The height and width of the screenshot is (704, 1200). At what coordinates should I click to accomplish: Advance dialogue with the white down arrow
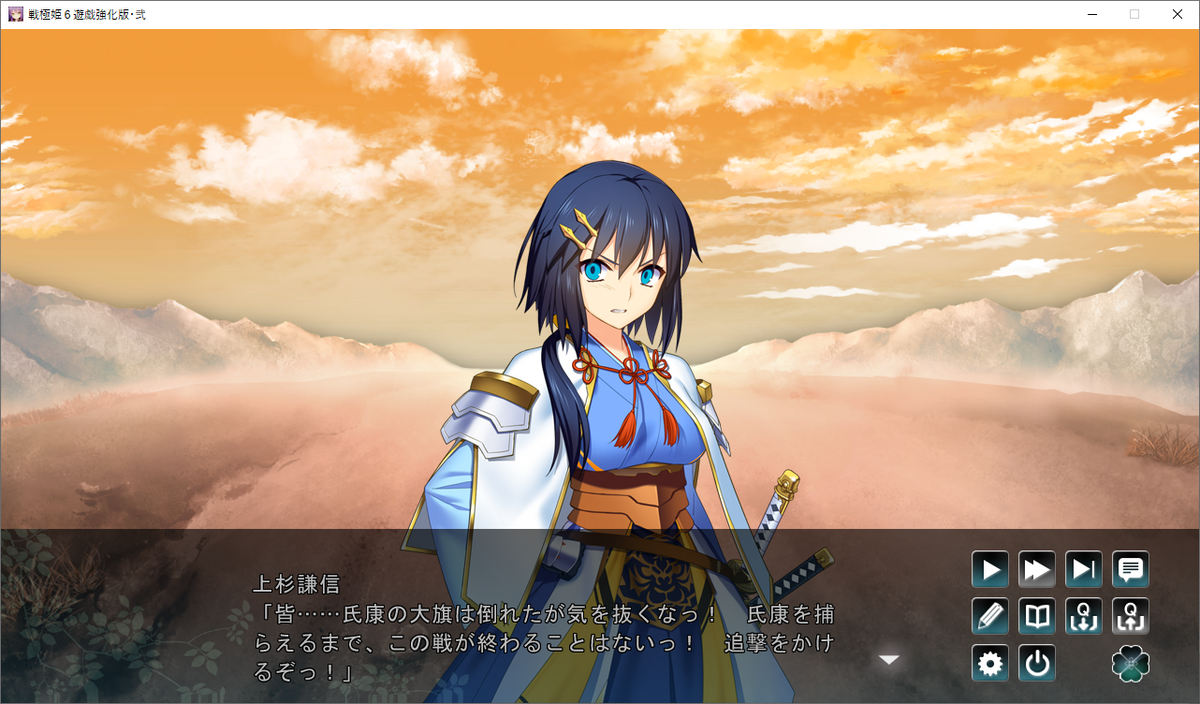point(889,660)
